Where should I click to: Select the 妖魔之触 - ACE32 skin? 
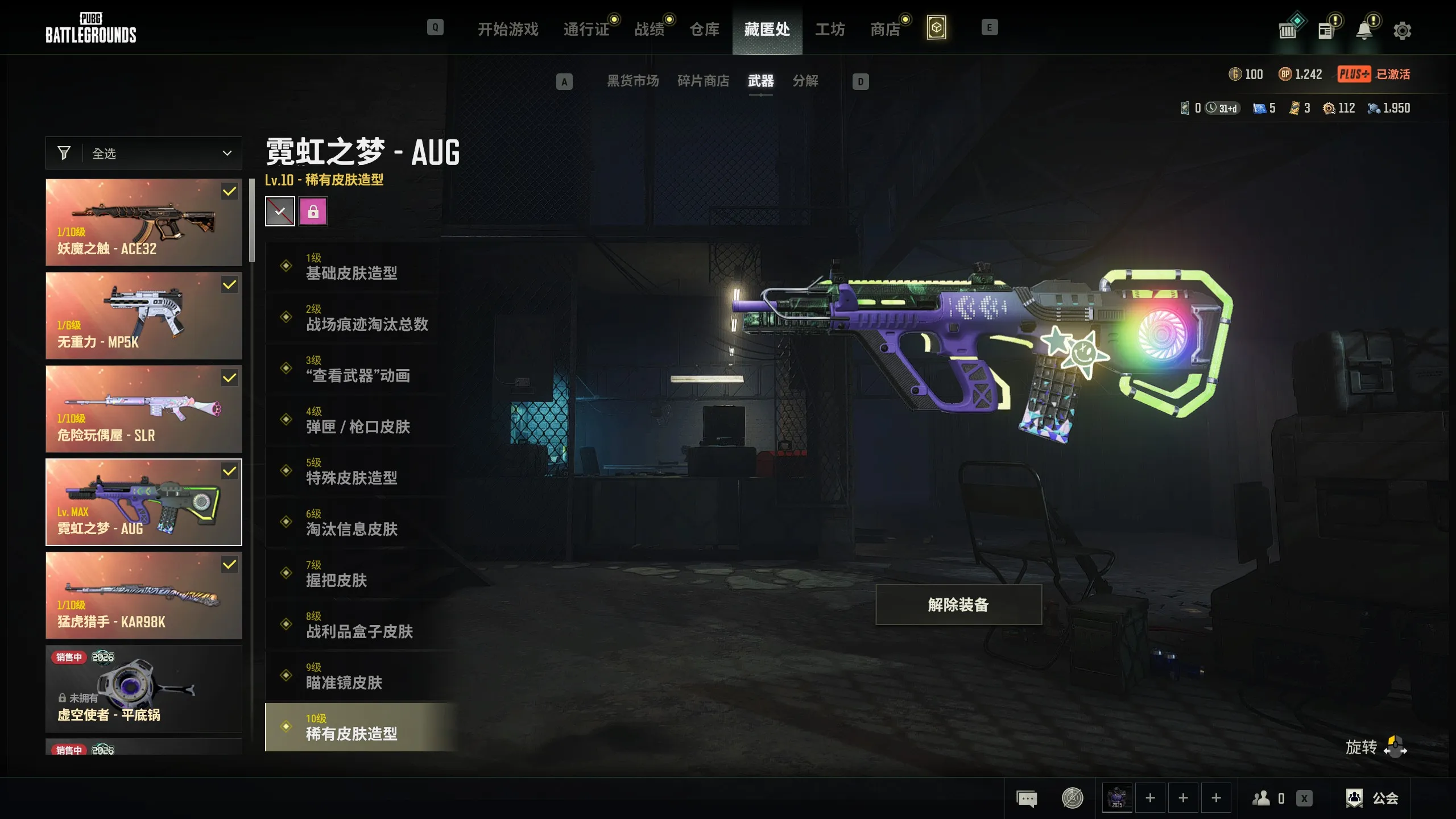point(144,222)
